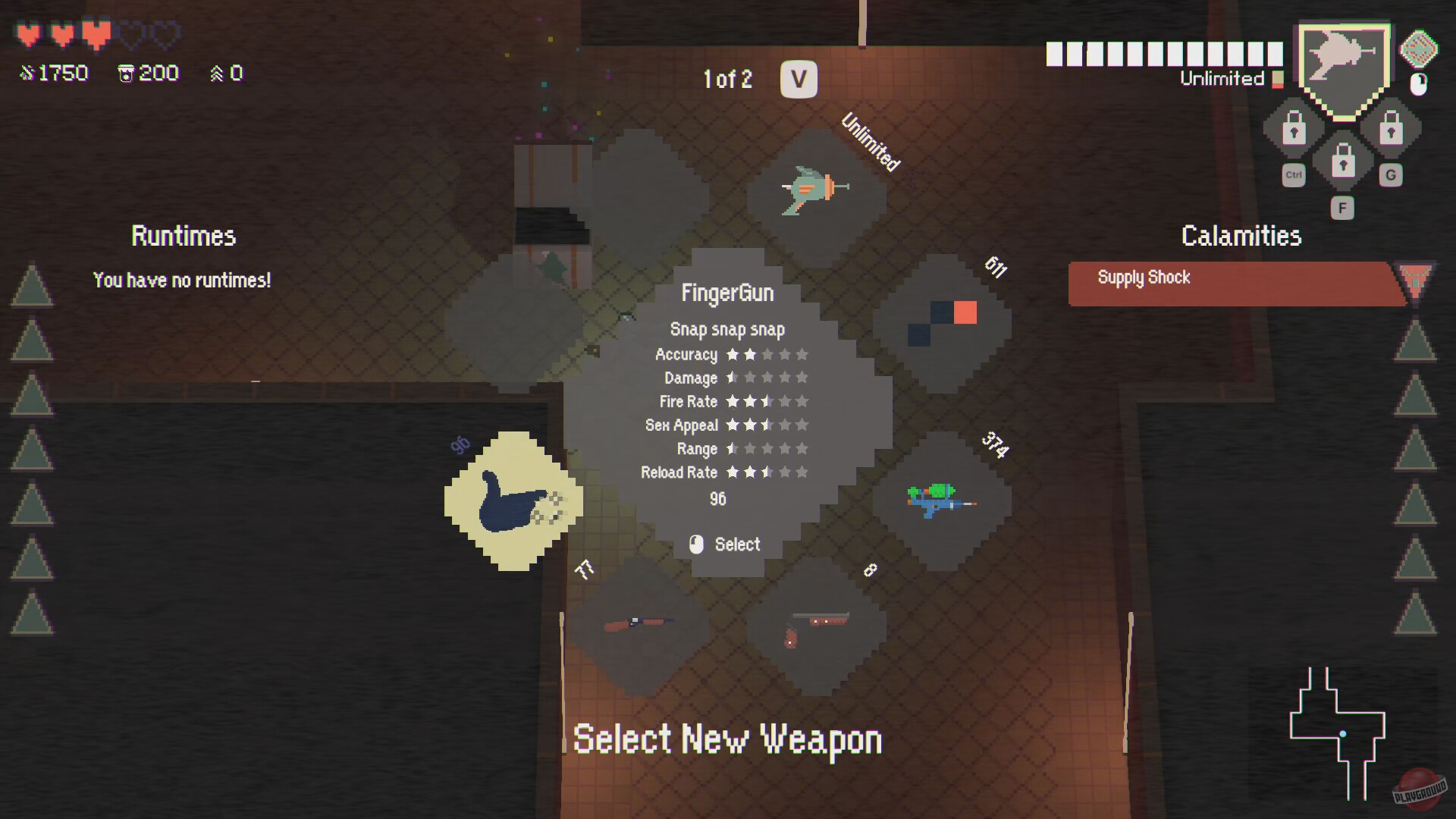Click the Select prompt under FingerGun stats

click(725, 544)
